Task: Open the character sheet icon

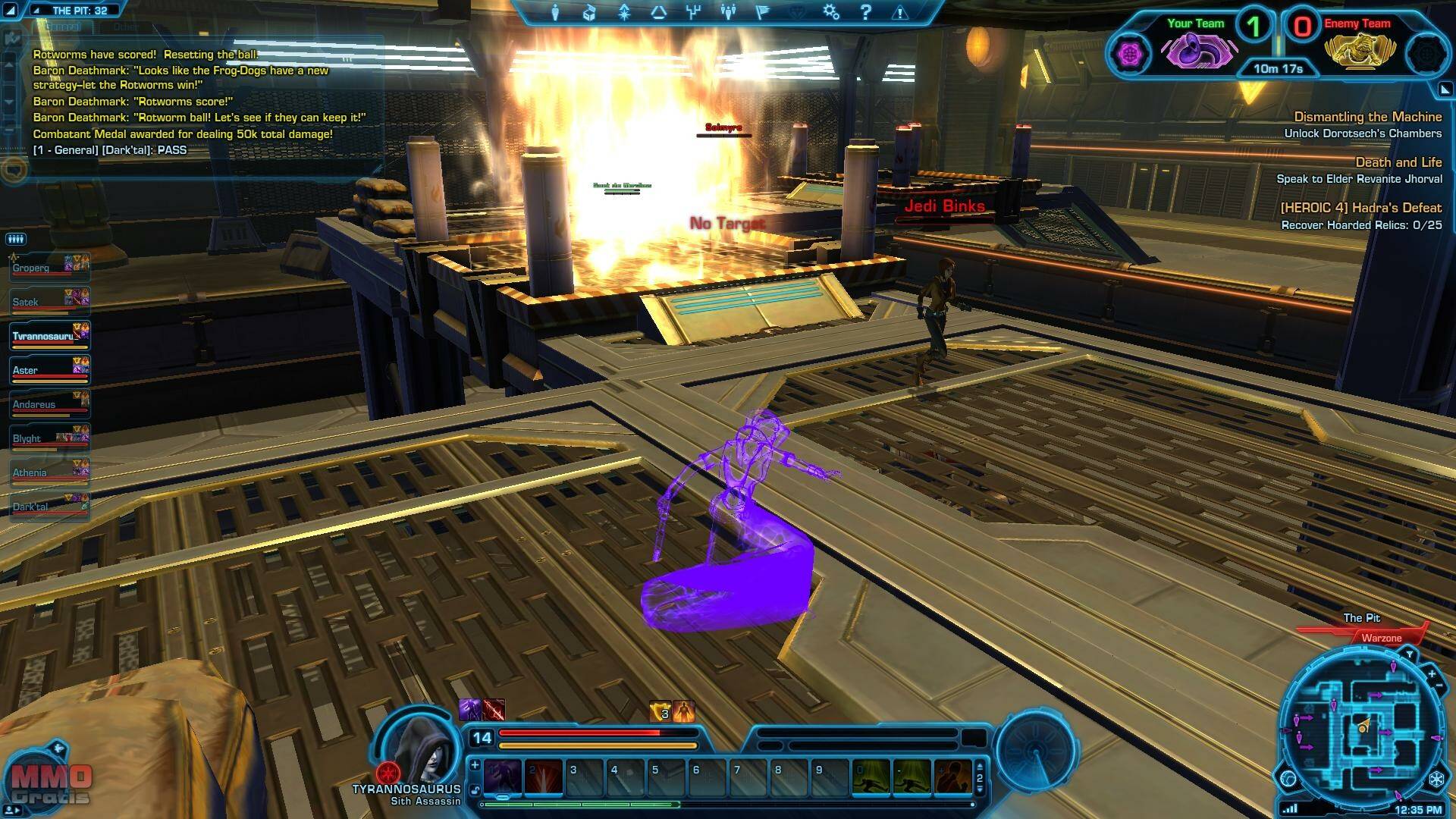Action: point(555,13)
